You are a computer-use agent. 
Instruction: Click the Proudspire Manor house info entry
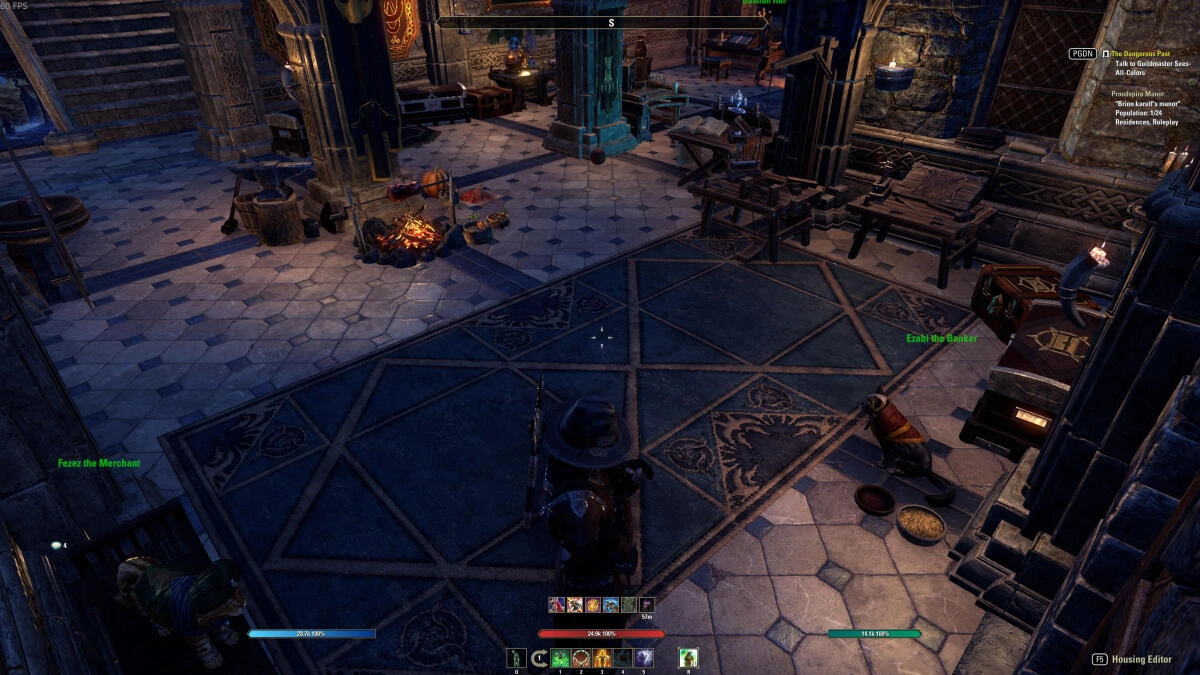(x=1139, y=93)
